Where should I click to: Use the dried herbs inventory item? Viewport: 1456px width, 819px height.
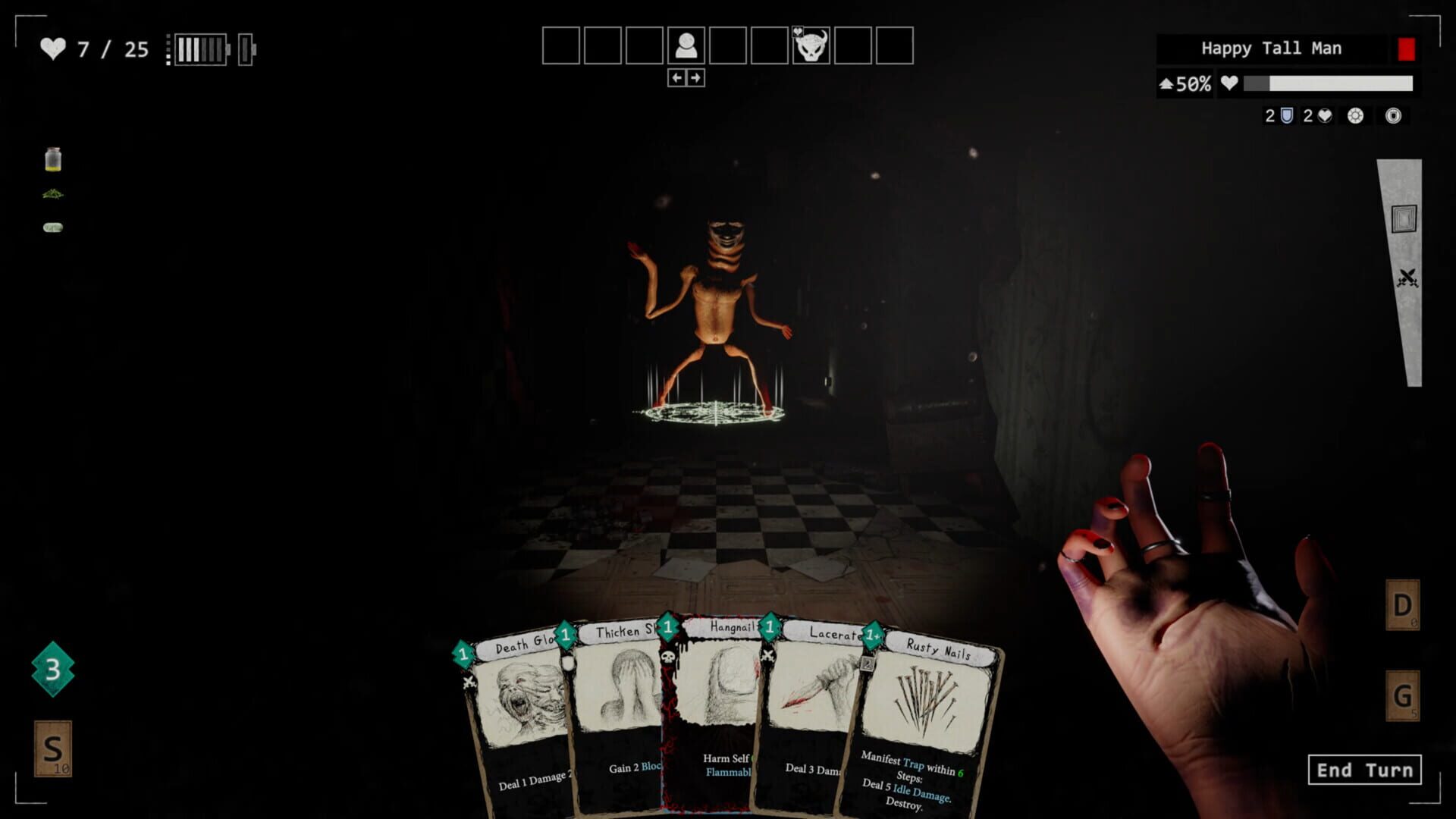52,193
